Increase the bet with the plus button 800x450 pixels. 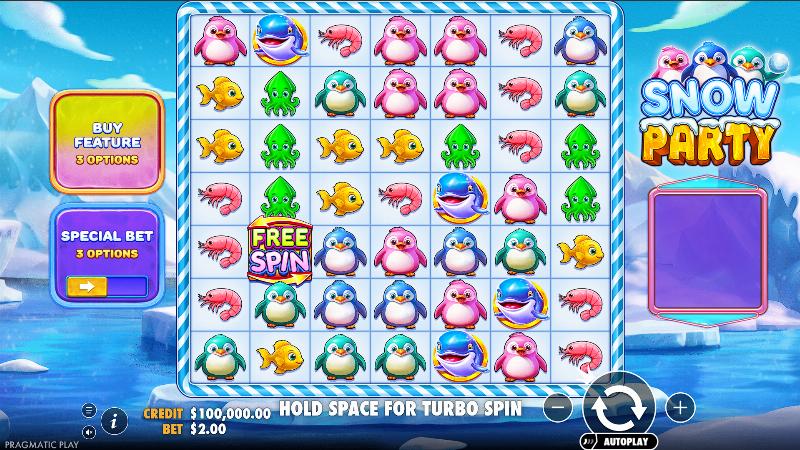coord(679,407)
